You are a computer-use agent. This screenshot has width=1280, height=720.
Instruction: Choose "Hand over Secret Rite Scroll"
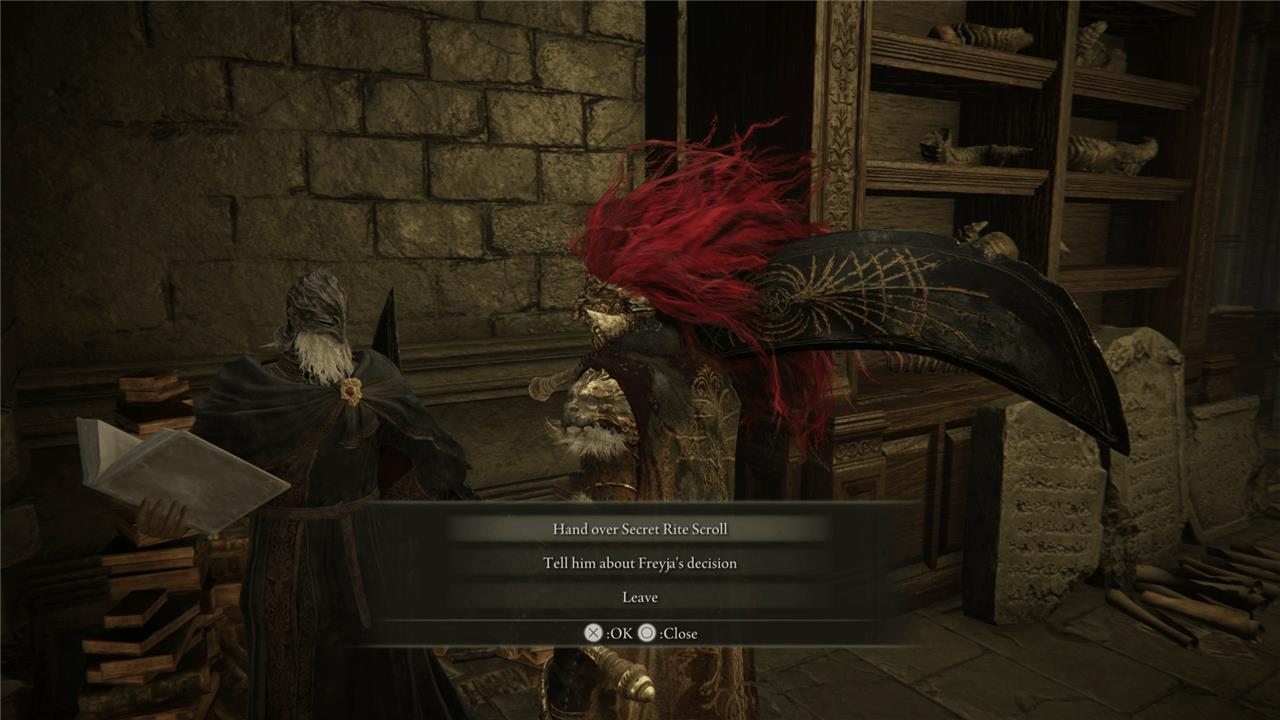(640, 529)
